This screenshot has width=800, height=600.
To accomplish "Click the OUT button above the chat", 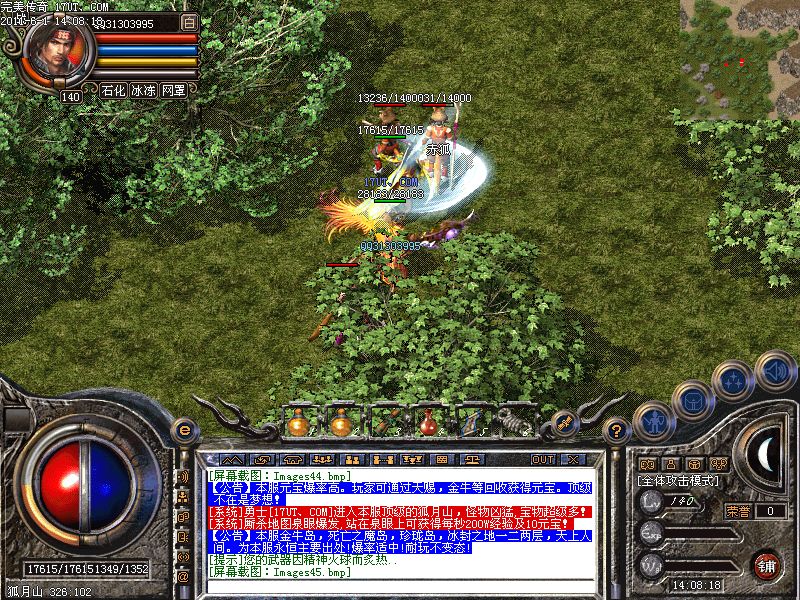I will (543, 459).
